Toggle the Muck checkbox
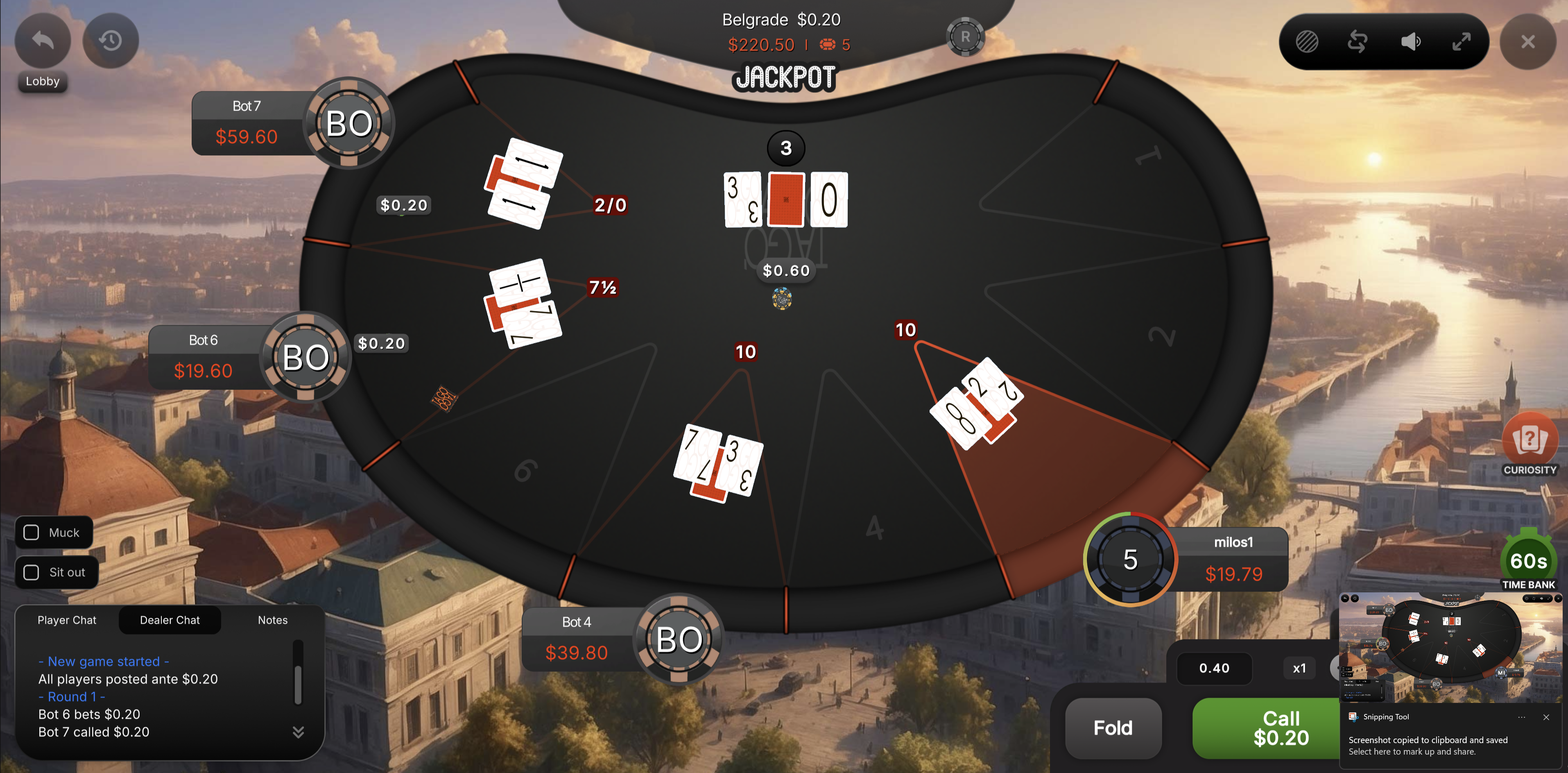This screenshot has height=773, width=1568. [31, 533]
